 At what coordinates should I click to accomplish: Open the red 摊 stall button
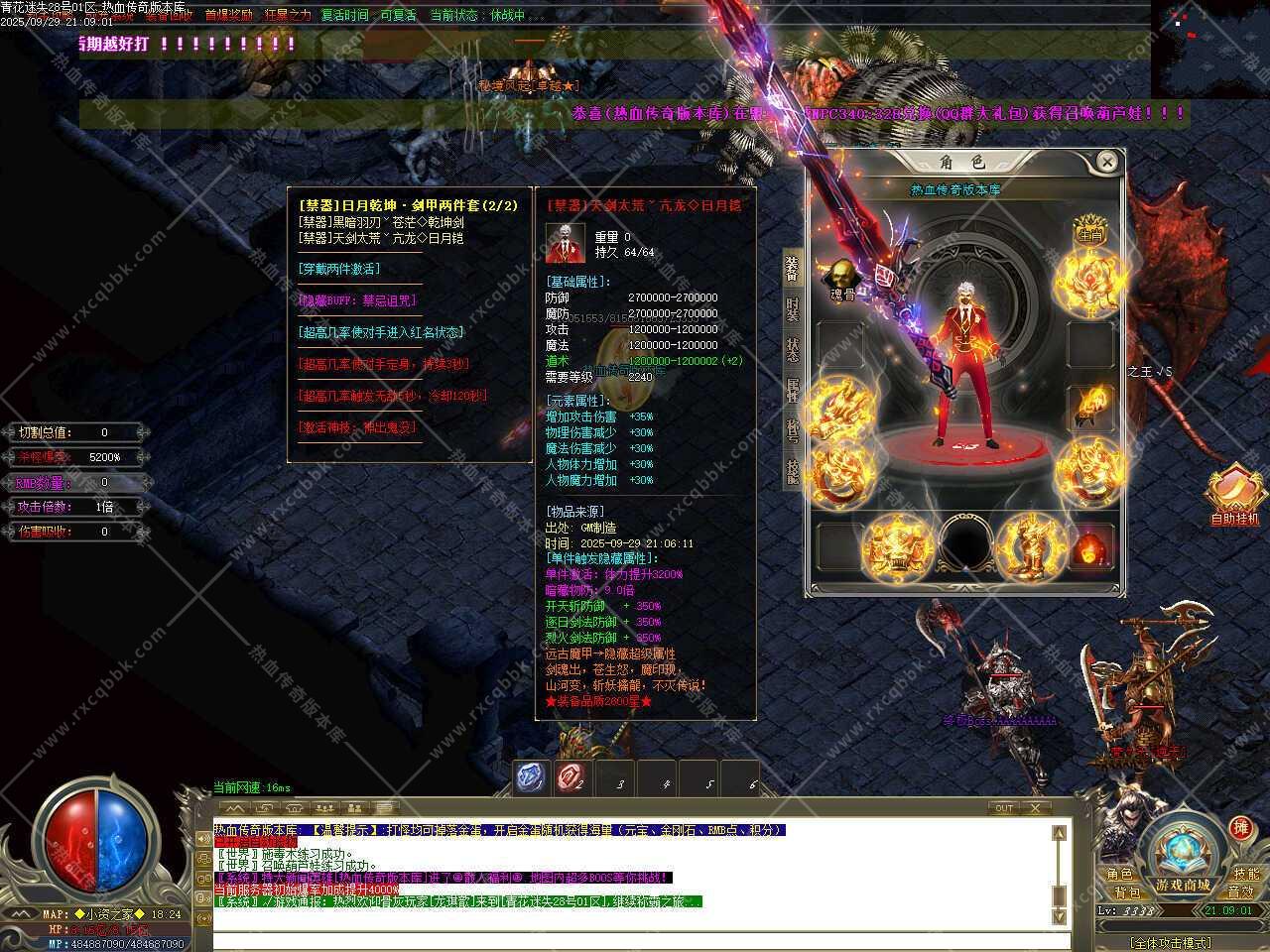pos(1240,828)
